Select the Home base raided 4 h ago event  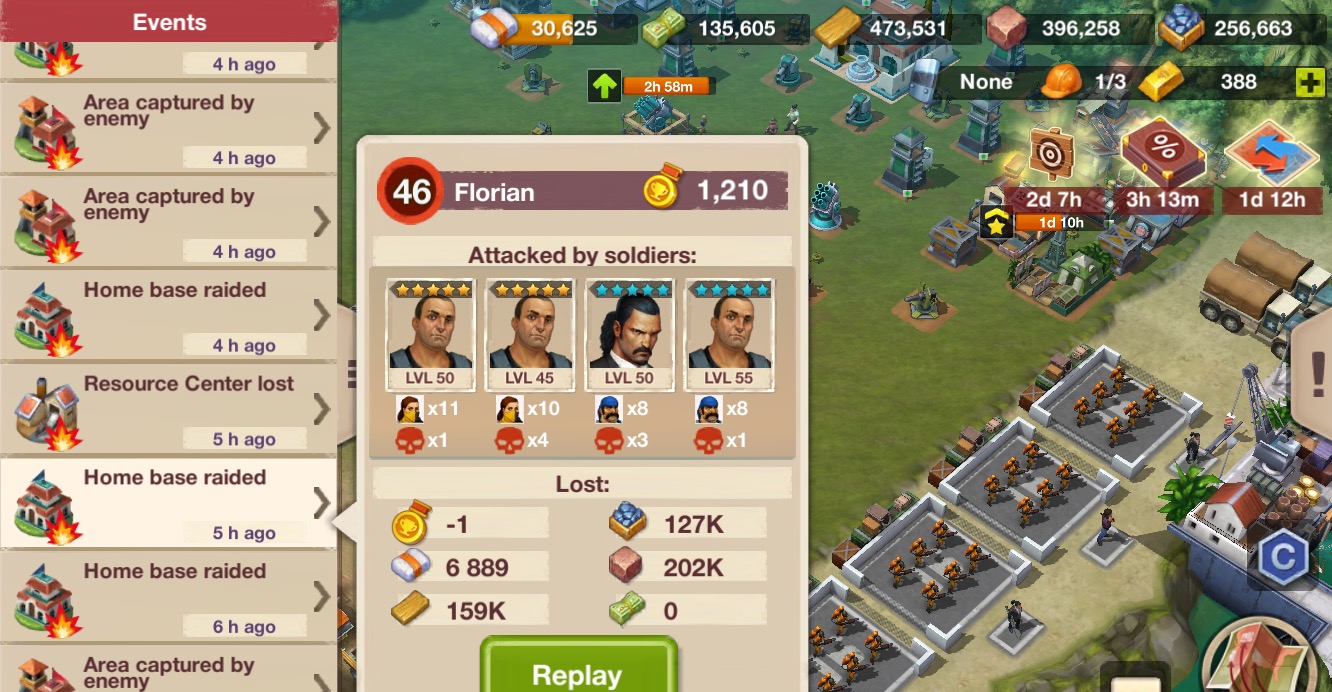tap(168, 314)
